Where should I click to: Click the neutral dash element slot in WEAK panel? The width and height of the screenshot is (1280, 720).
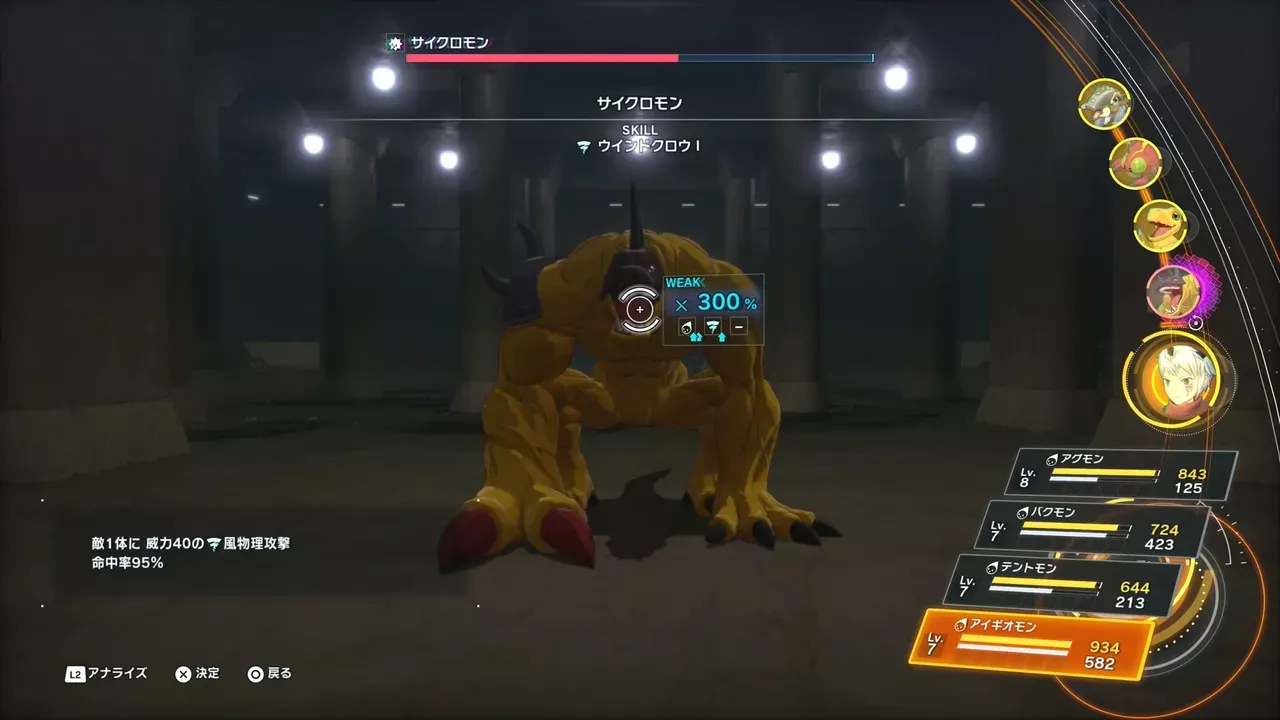point(738,325)
